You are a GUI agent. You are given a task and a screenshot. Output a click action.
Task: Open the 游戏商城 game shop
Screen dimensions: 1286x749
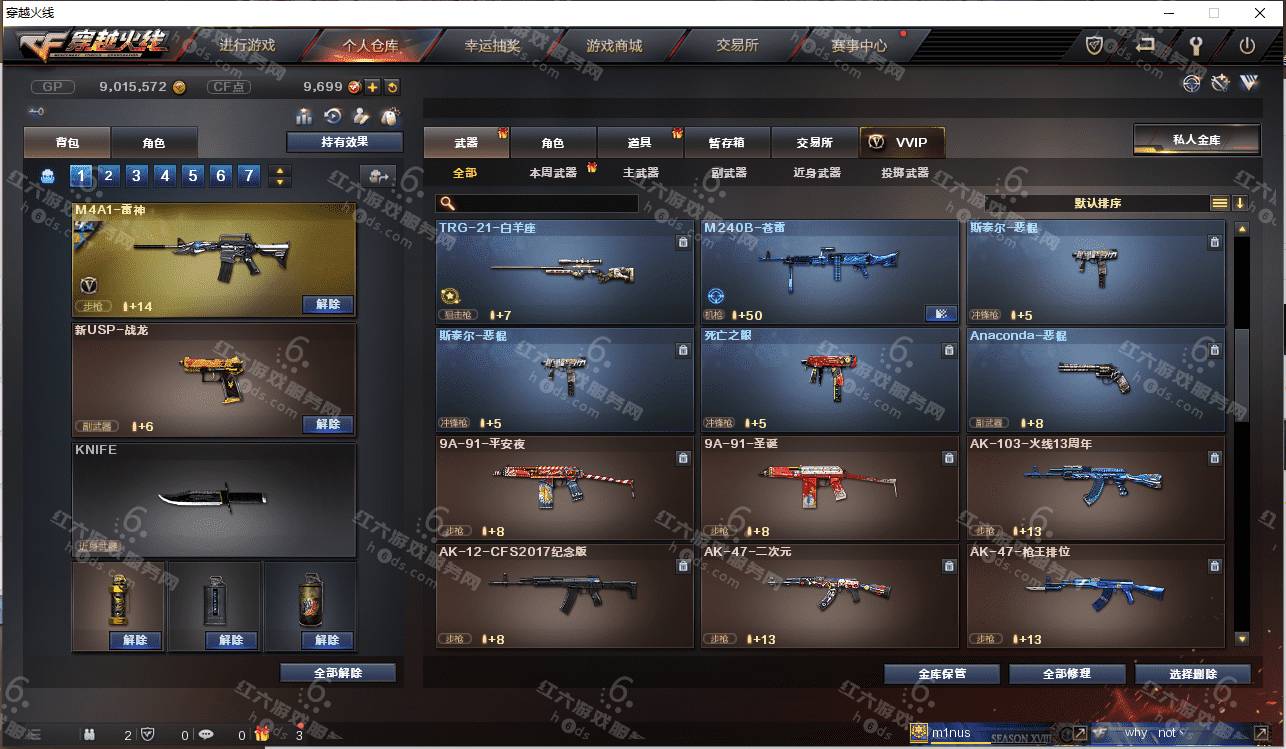614,45
